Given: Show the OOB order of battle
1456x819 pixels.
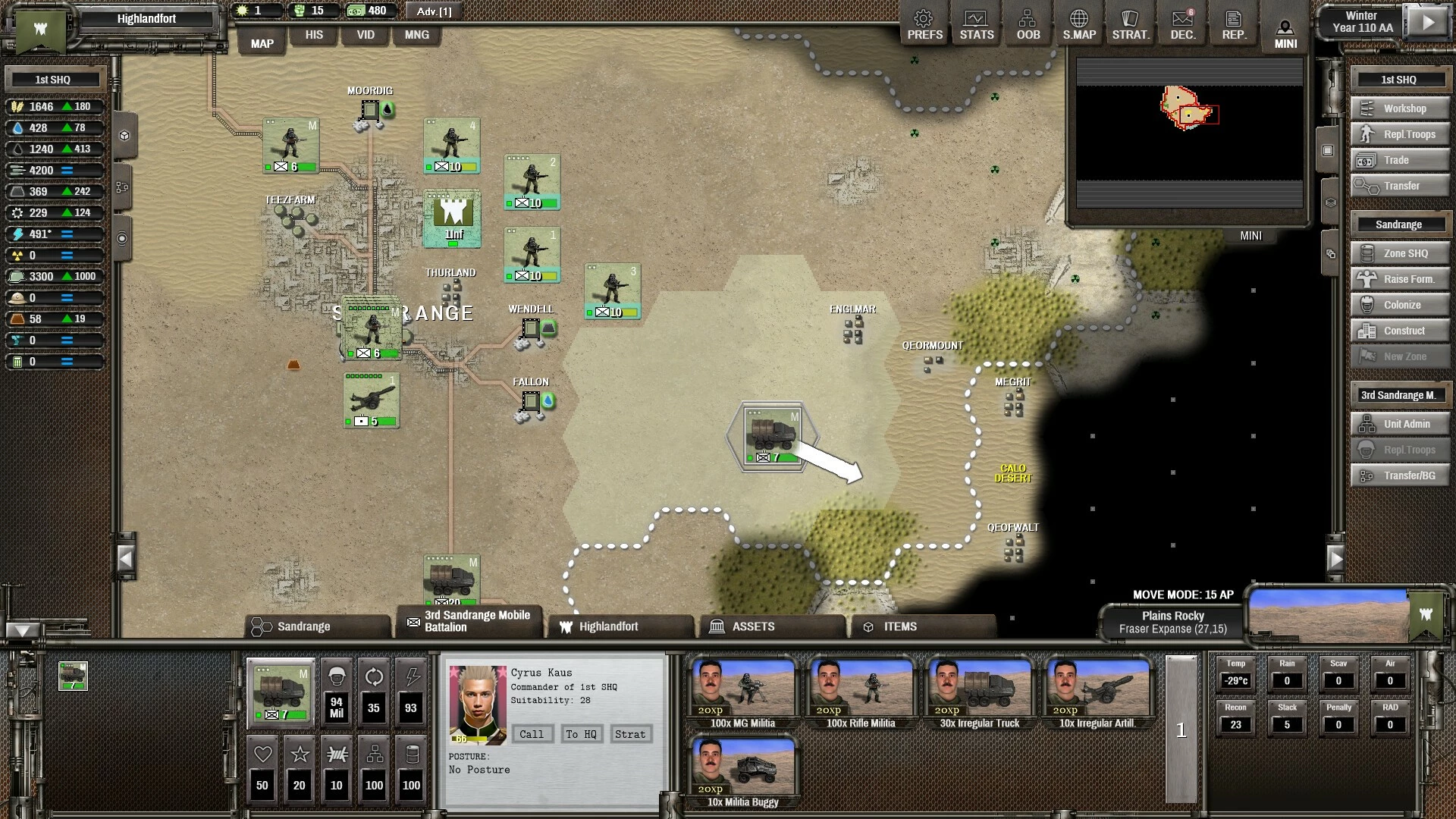Looking at the screenshot, I should pos(1028,25).
